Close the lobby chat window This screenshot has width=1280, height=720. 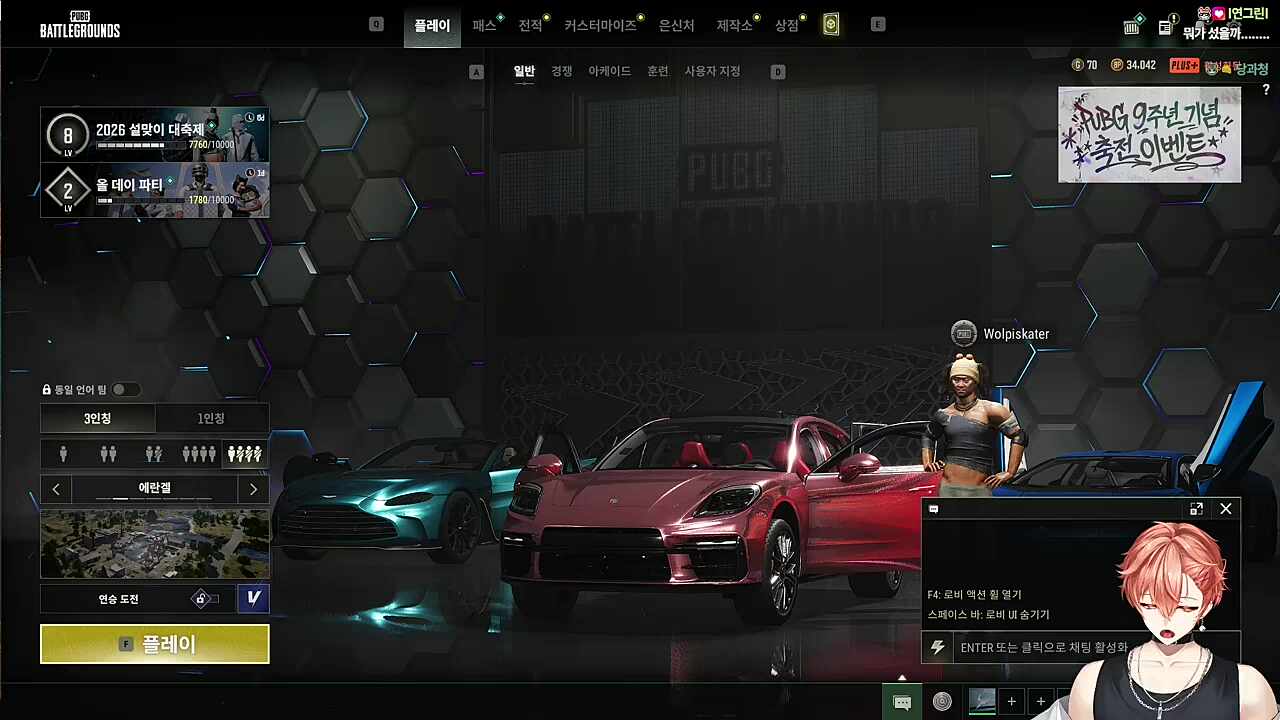(1225, 509)
